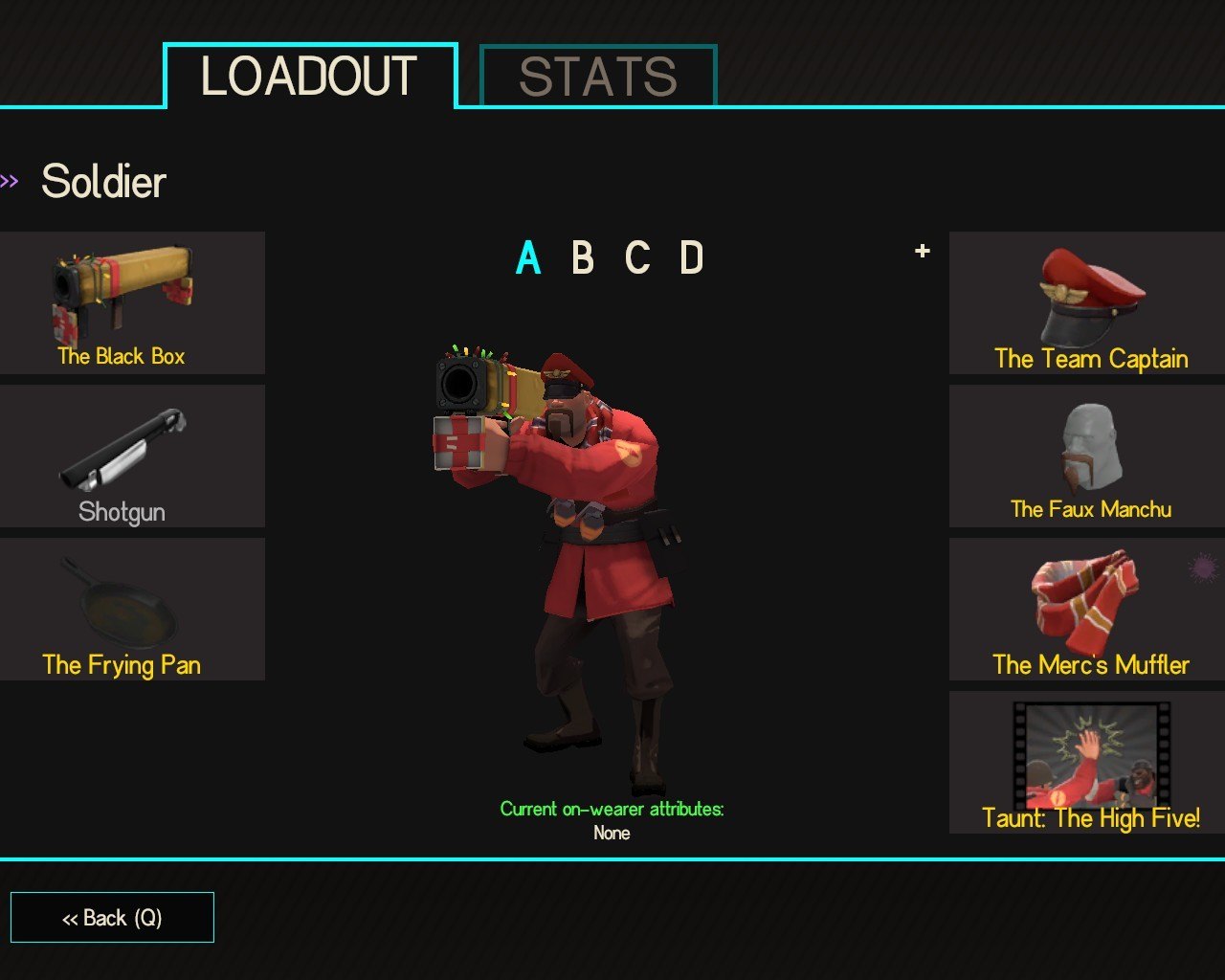Open The Black Box weapon slot
The width and height of the screenshot is (1225, 980).
click(x=131, y=302)
